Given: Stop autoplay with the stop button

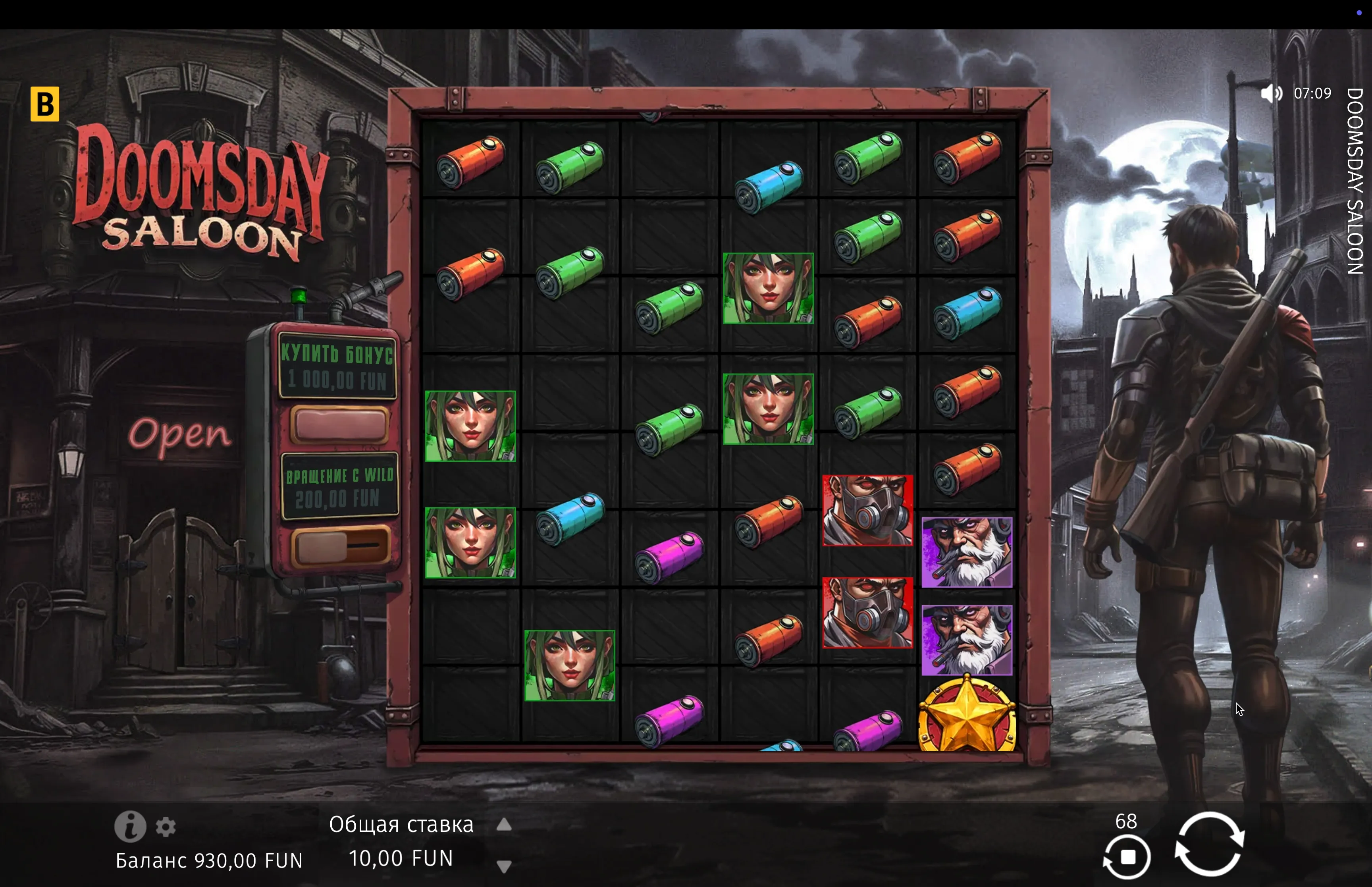Looking at the screenshot, I should [1127, 857].
